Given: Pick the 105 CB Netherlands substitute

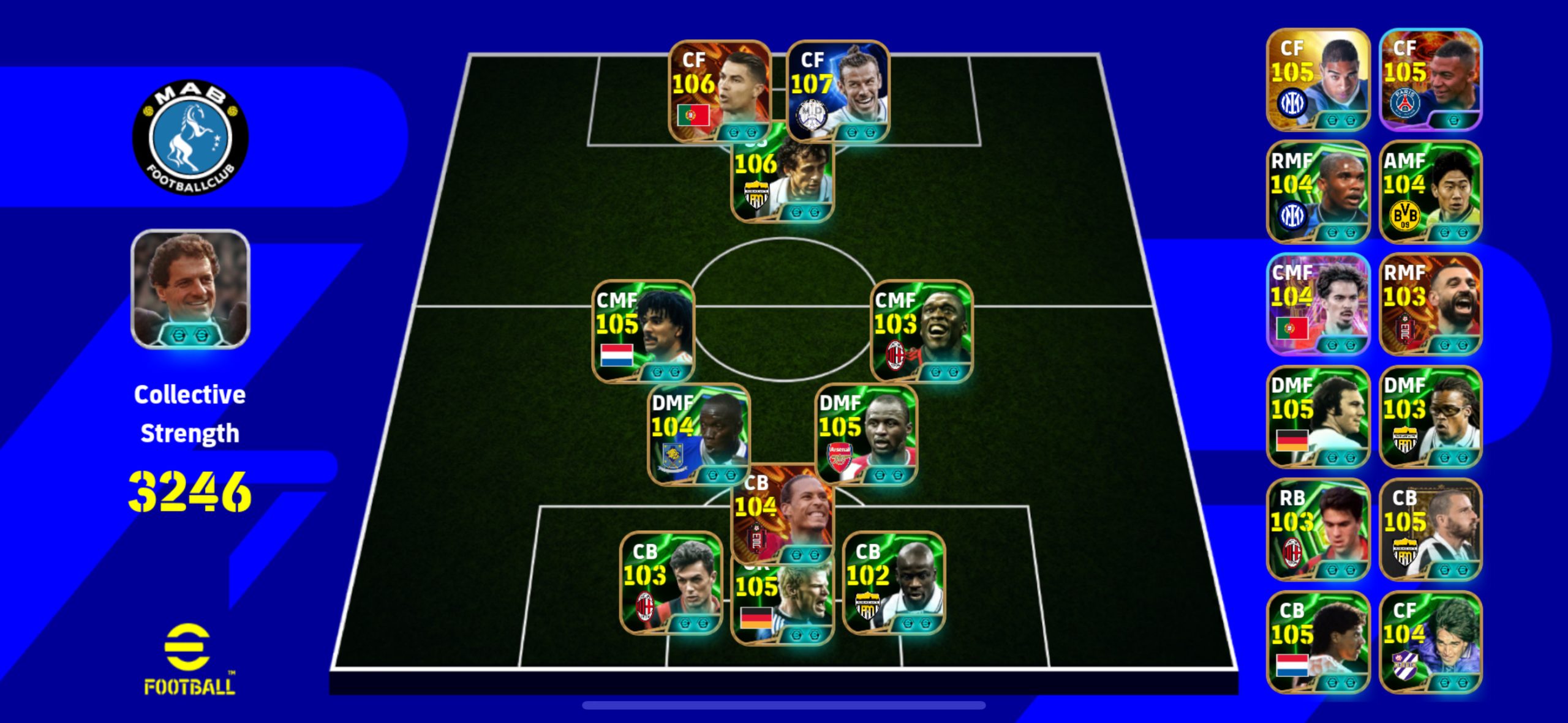Looking at the screenshot, I should (x=1317, y=642).
